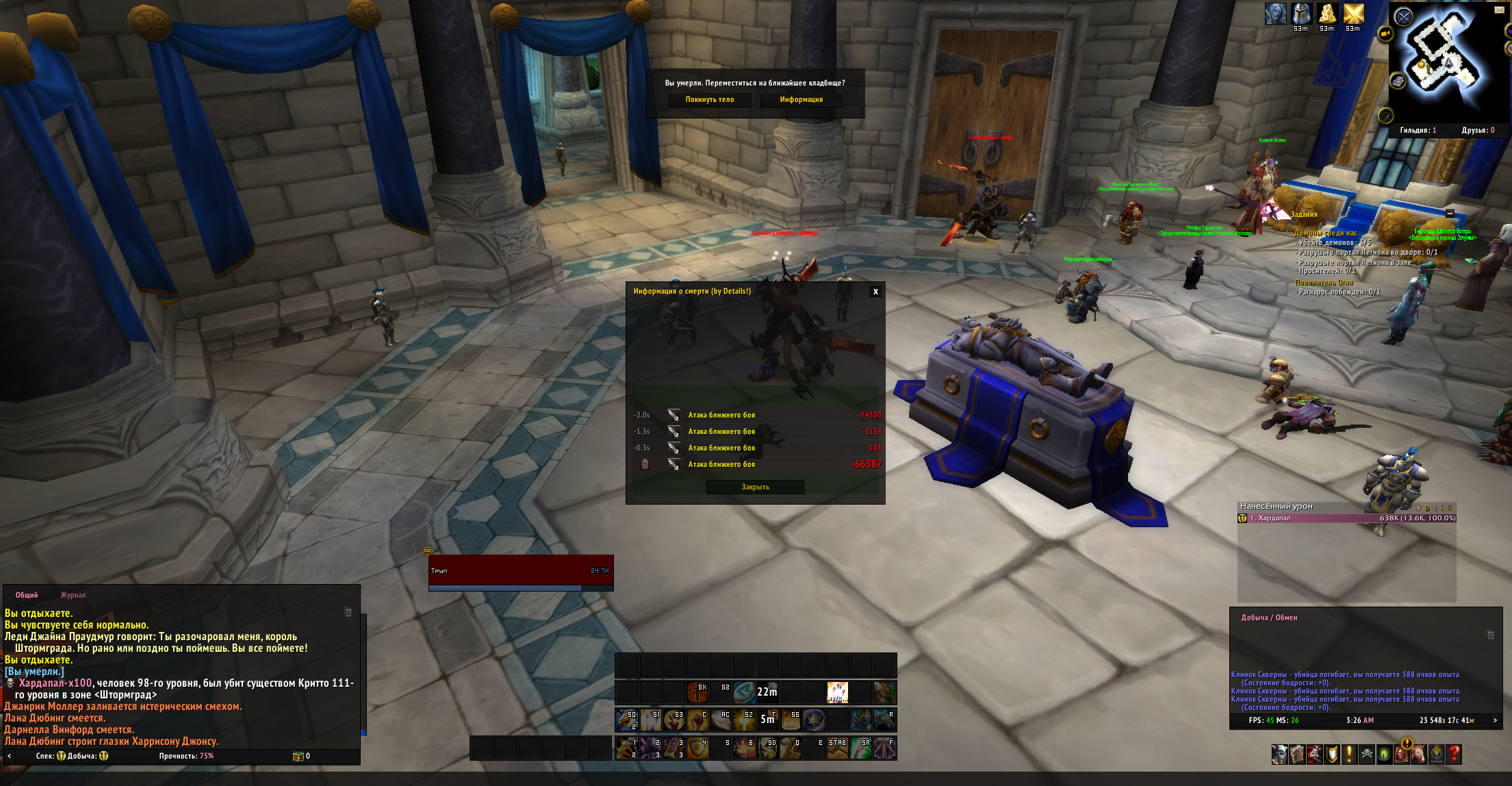Click the yellow camera button beside the minimap

(x=1385, y=34)
